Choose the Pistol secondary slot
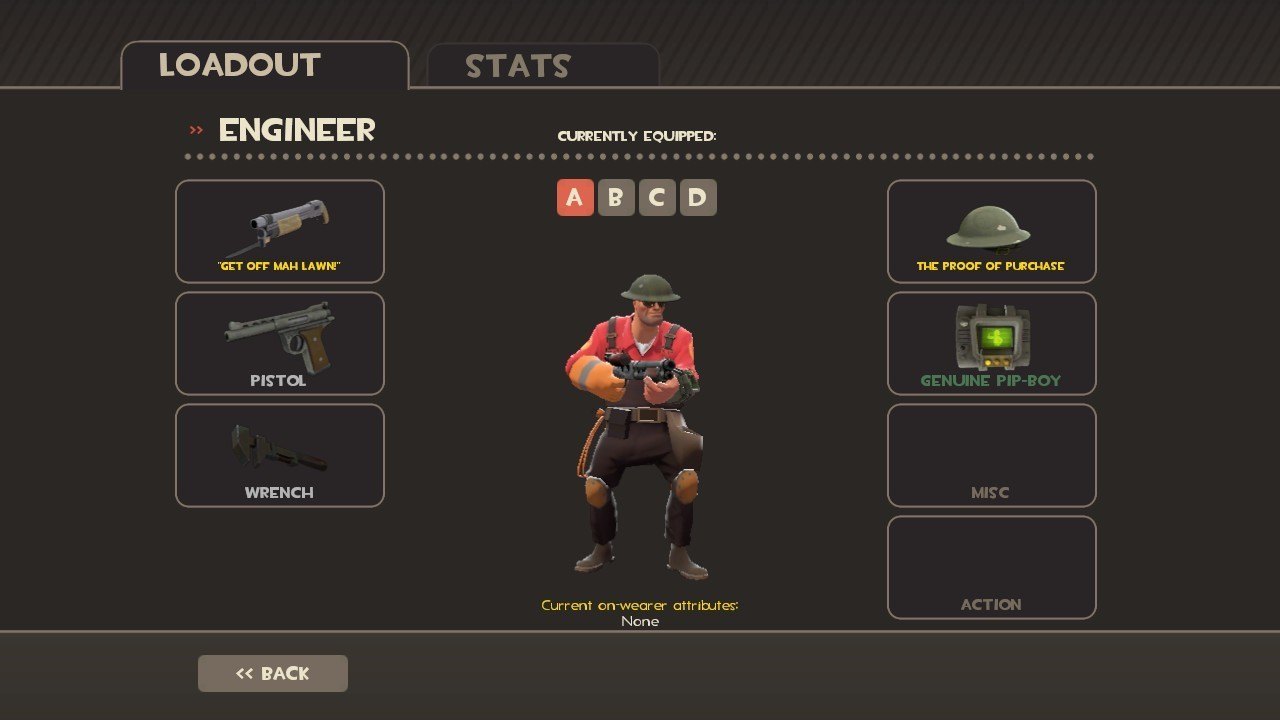Image resolution: width=1280 pixels, height=720 pixels. [x=280, y=343]
